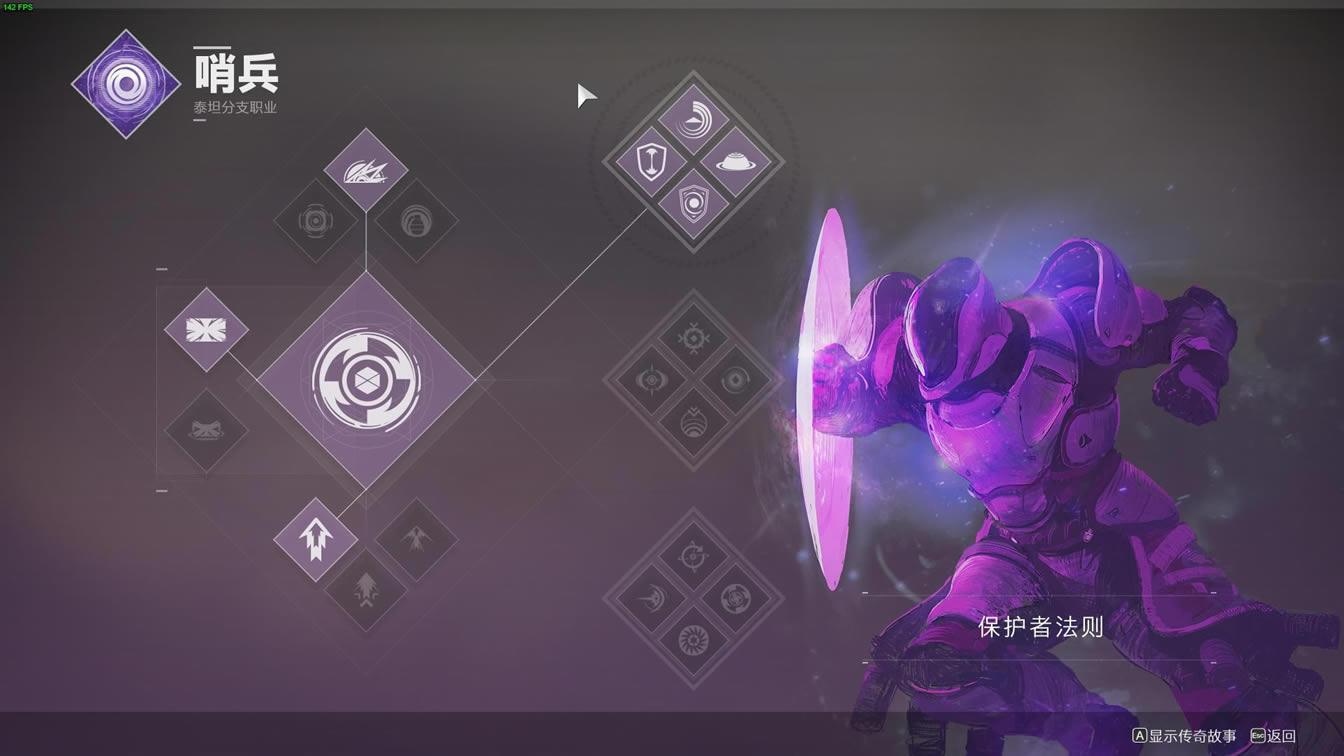The width and height of the screenshot is (1344, 756).
Task: Pick the dimmed bottom arrow jump node
Action: pos(366,590)
